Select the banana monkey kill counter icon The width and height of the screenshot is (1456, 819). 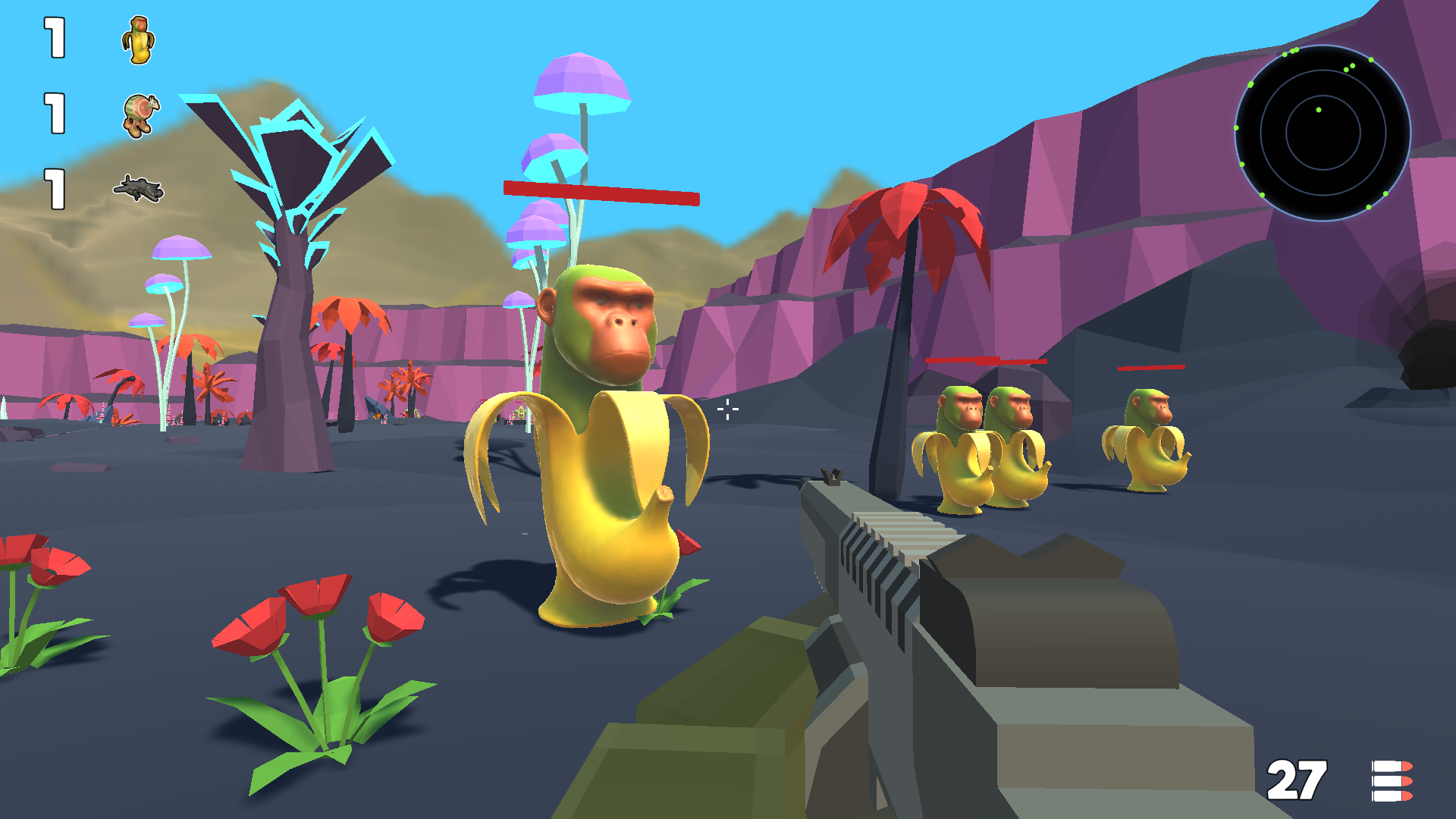139,40
